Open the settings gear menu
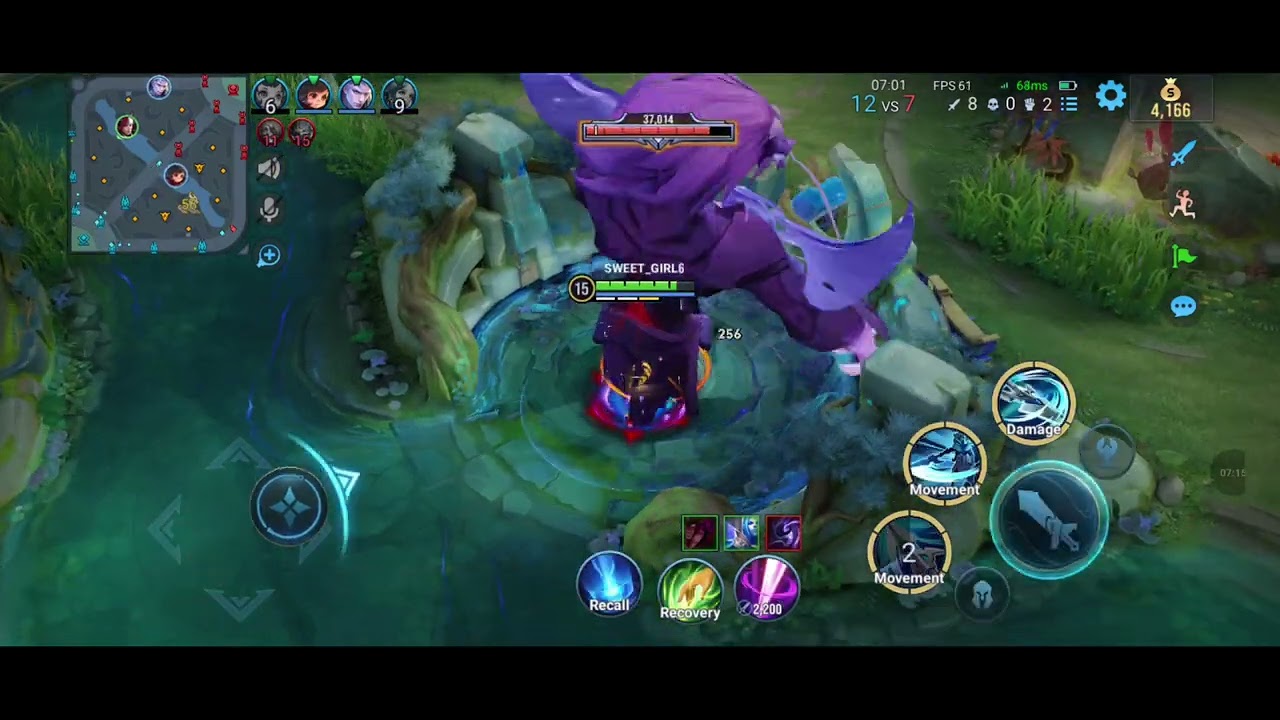The width and height of the screenshot is (1280, 720). coord(1111,96)
